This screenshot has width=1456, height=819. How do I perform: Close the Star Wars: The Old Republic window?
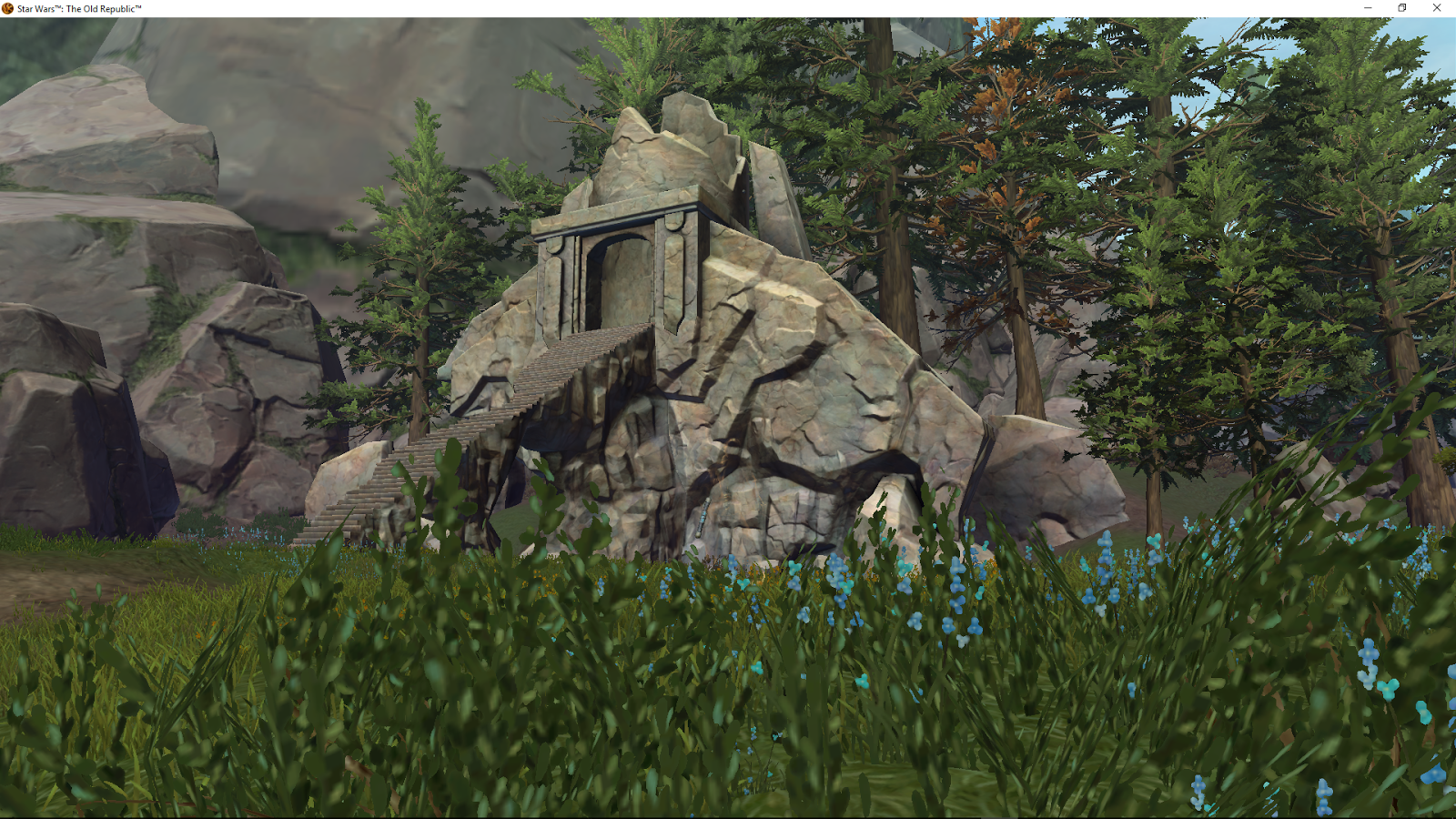1437,8
